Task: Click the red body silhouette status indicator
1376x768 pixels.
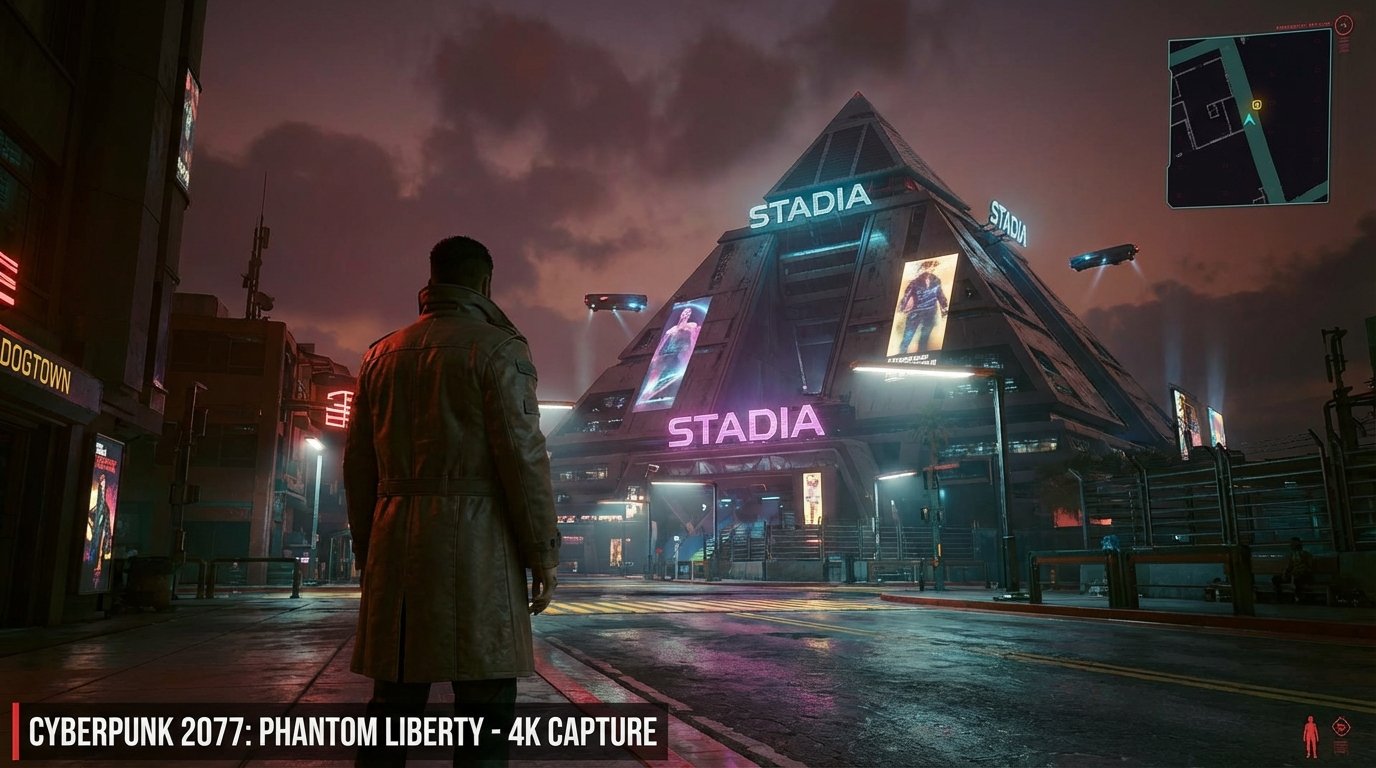Action: [x=1311, y=736]
